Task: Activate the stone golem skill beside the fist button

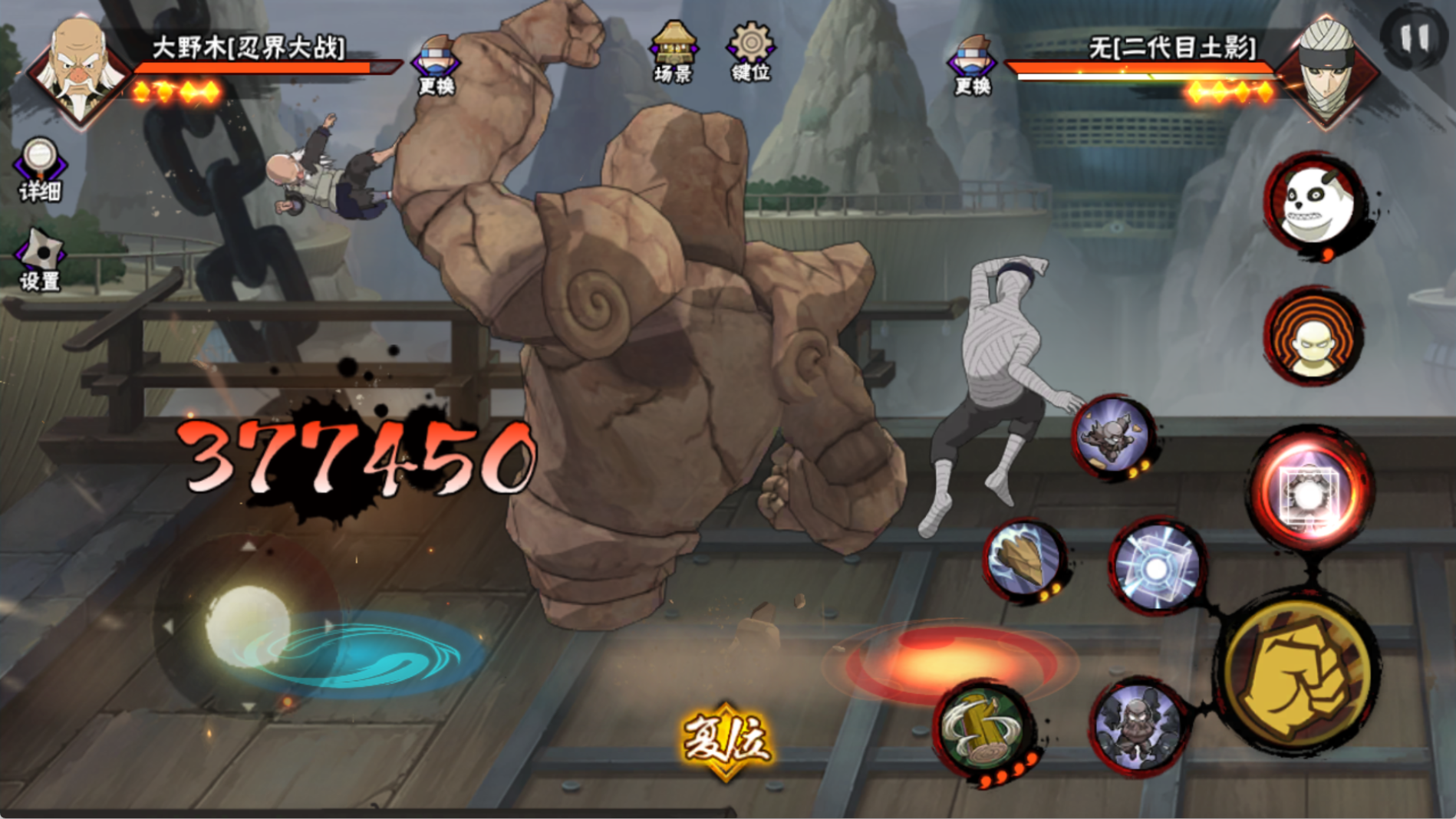Action: point(1138,724)
